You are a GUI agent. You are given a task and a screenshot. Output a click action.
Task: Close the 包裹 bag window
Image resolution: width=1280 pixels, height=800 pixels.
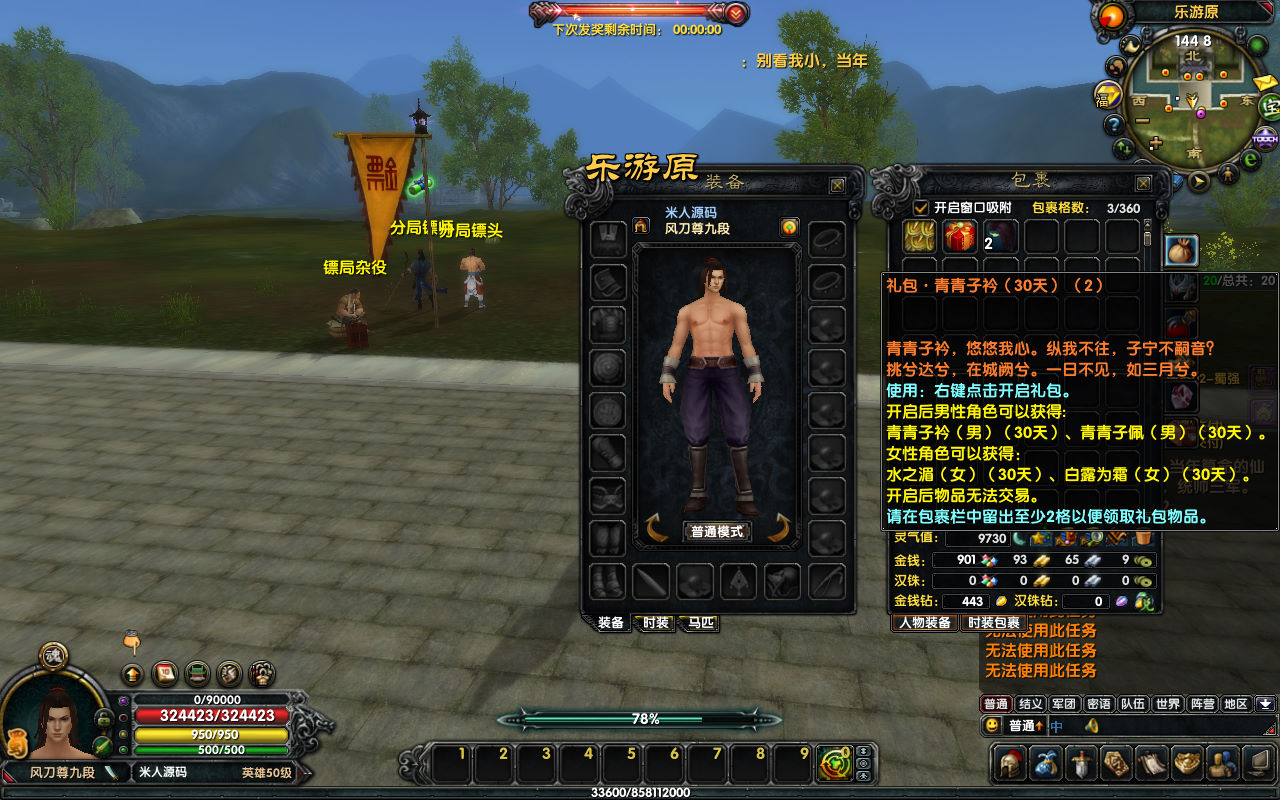pos(1143,184)
